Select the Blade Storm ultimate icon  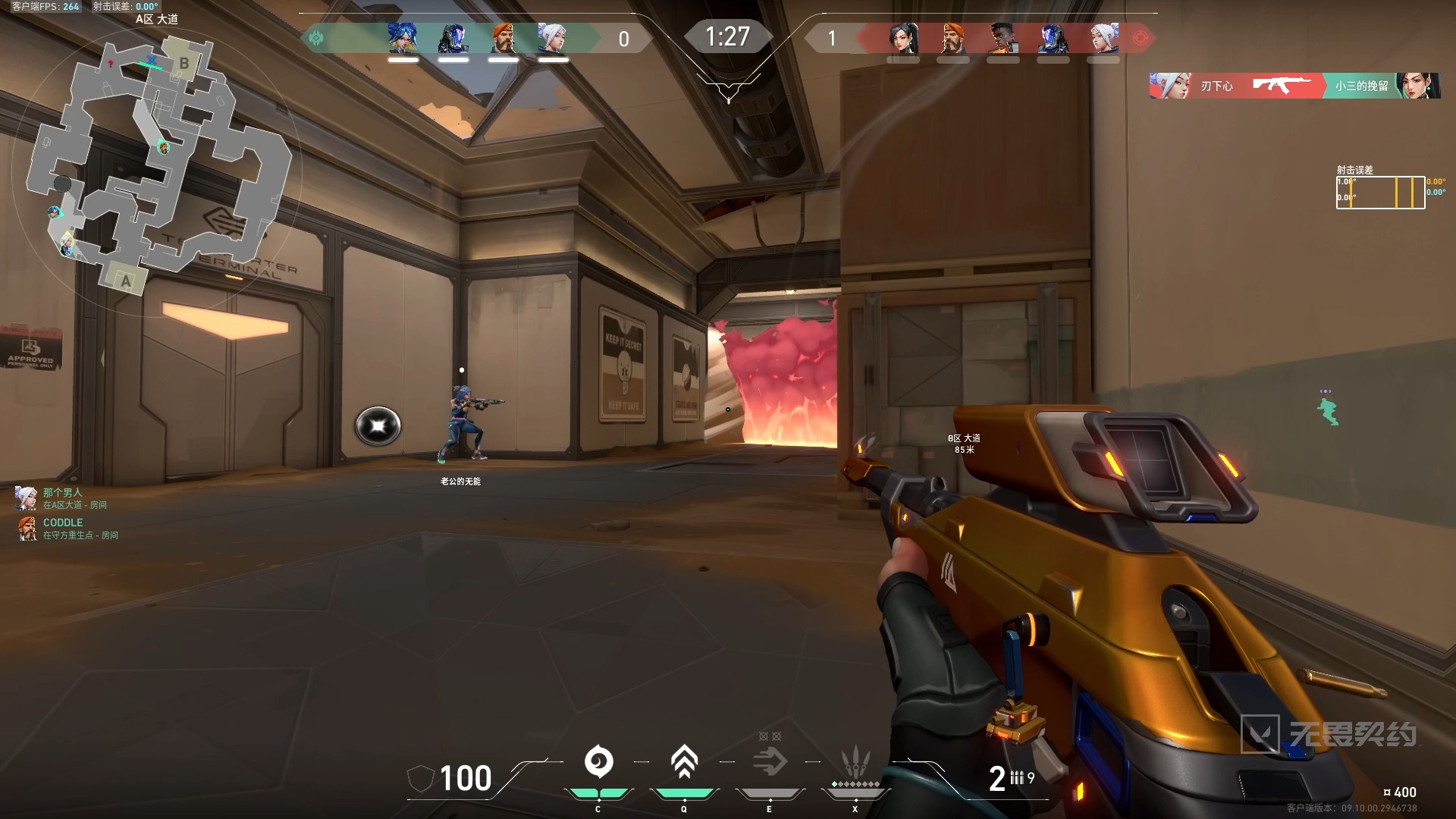[x=855, y=761]
